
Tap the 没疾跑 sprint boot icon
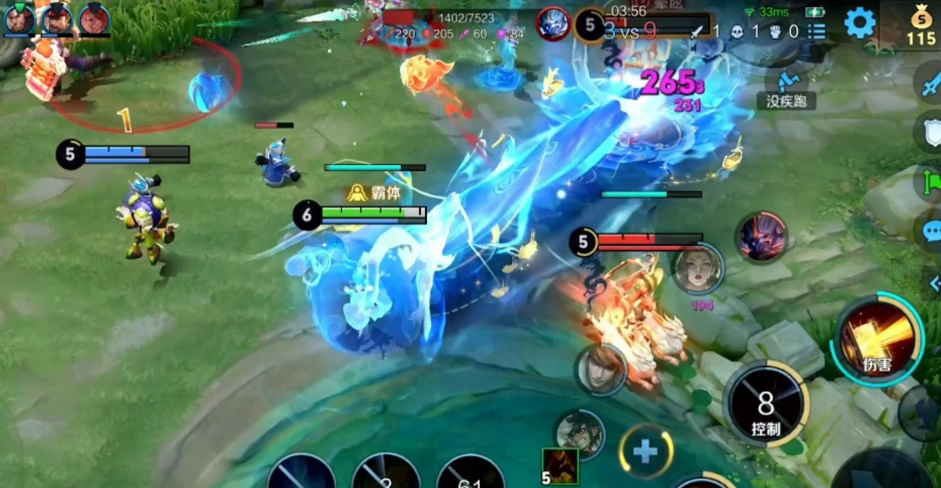pos(789,80)
